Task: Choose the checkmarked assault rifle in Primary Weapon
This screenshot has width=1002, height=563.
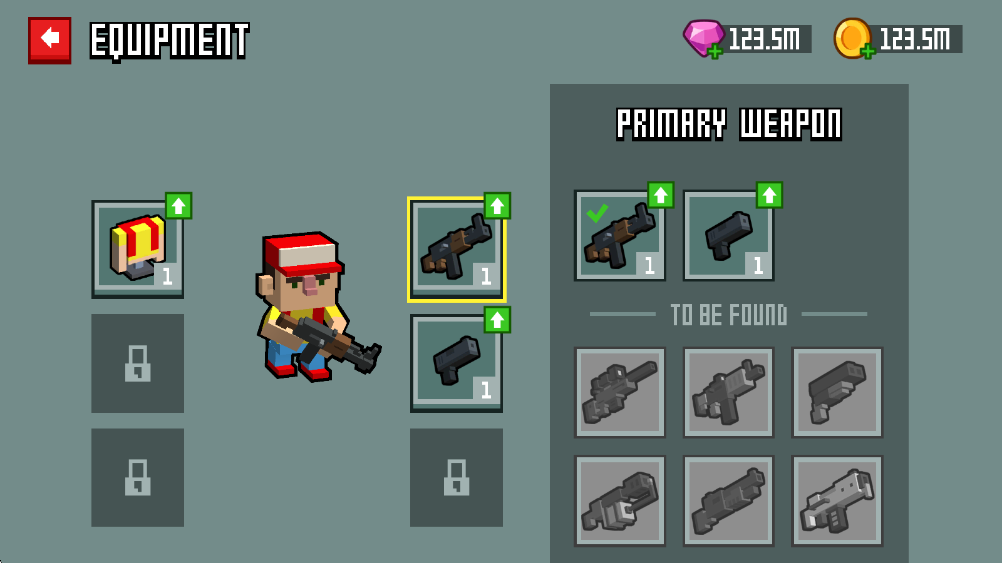Action: pos(619,236)
